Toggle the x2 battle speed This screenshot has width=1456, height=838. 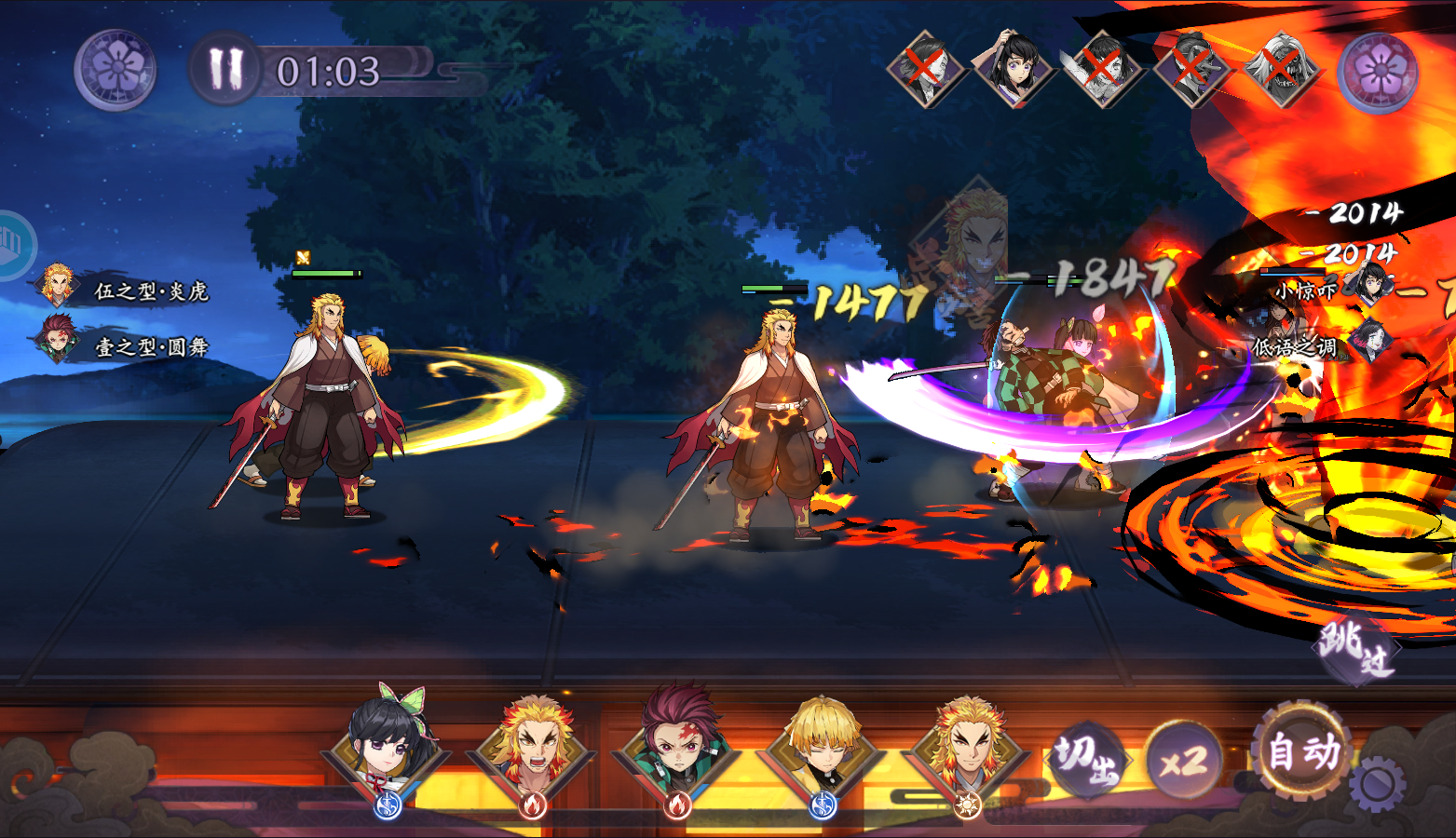click(x=1183, y=762)
